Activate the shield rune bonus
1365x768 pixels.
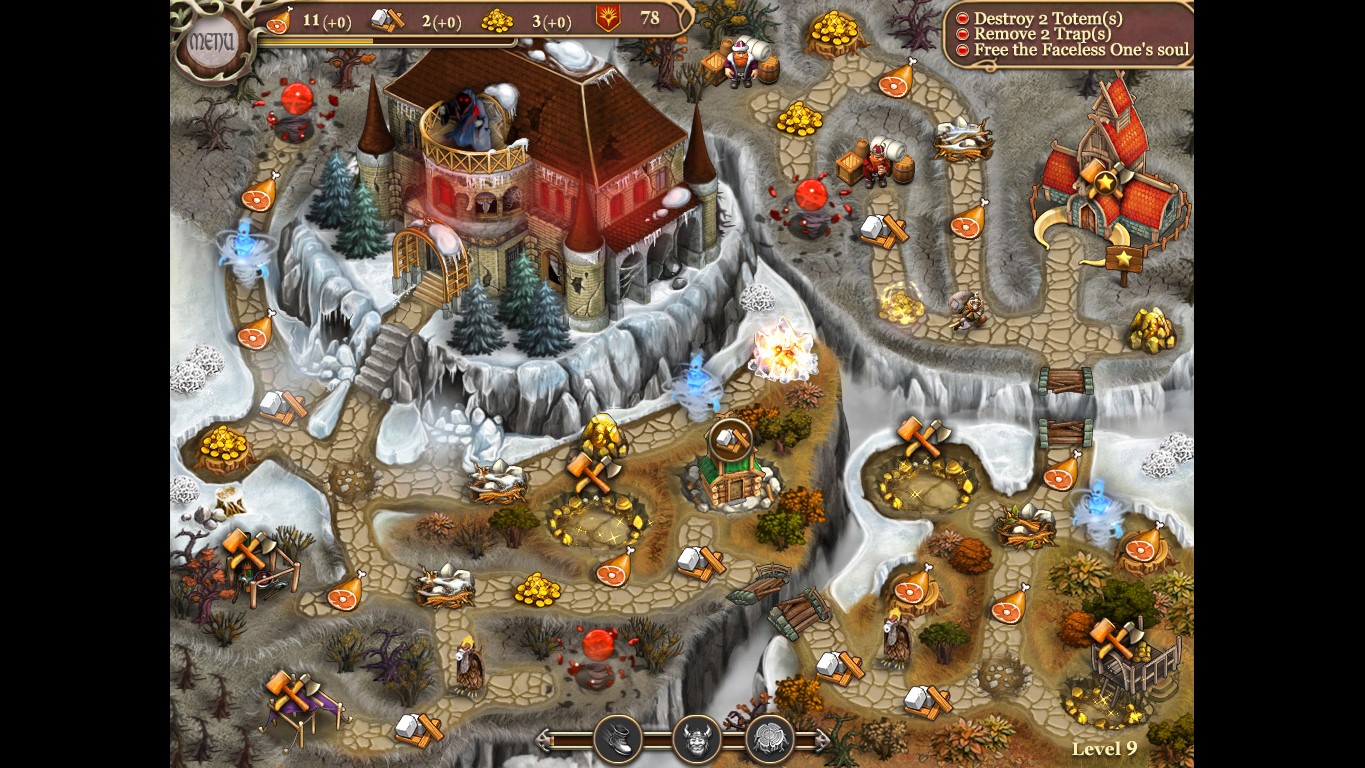coord(769,738)
